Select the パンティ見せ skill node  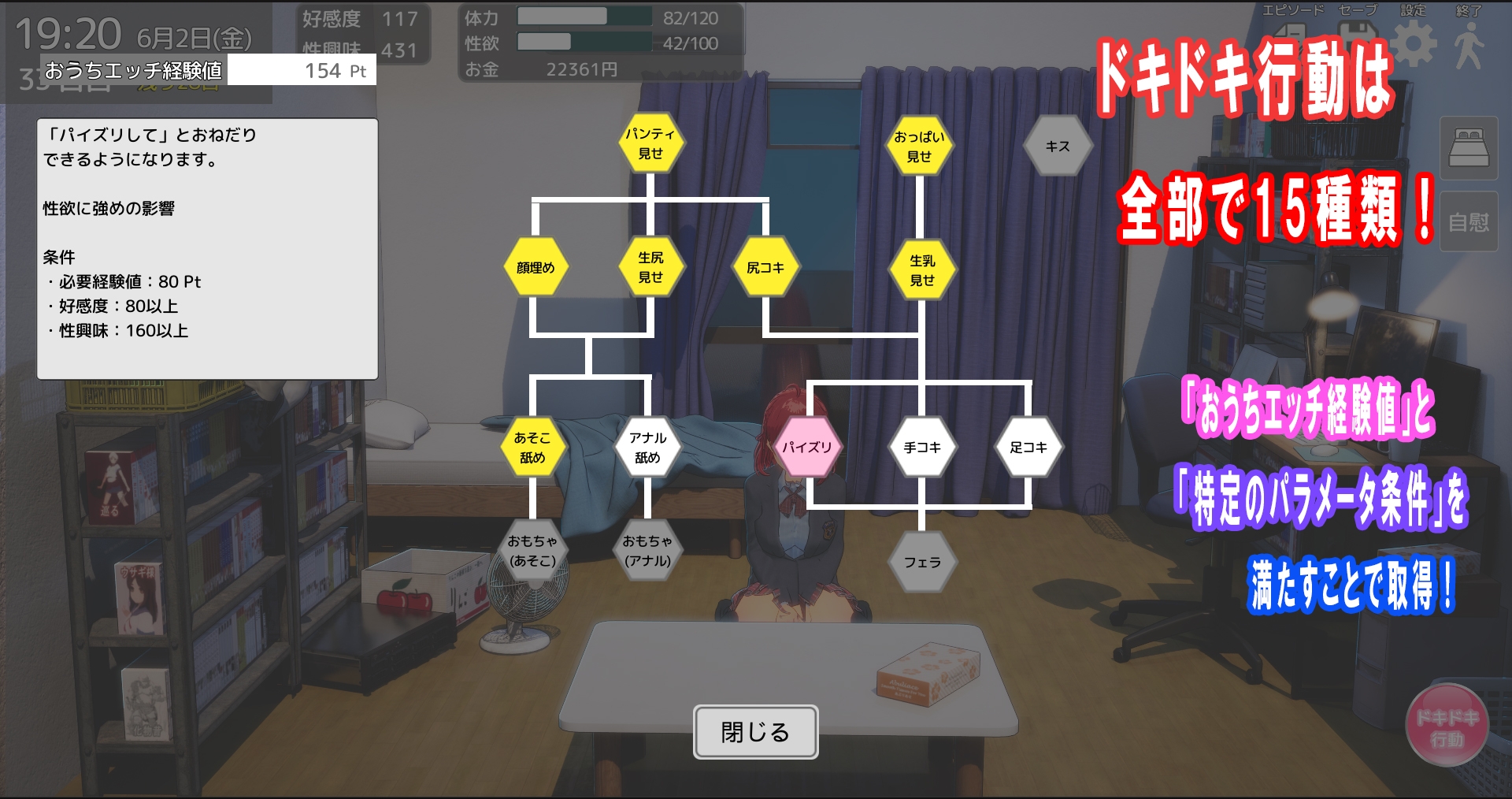(x=650, y=143)
